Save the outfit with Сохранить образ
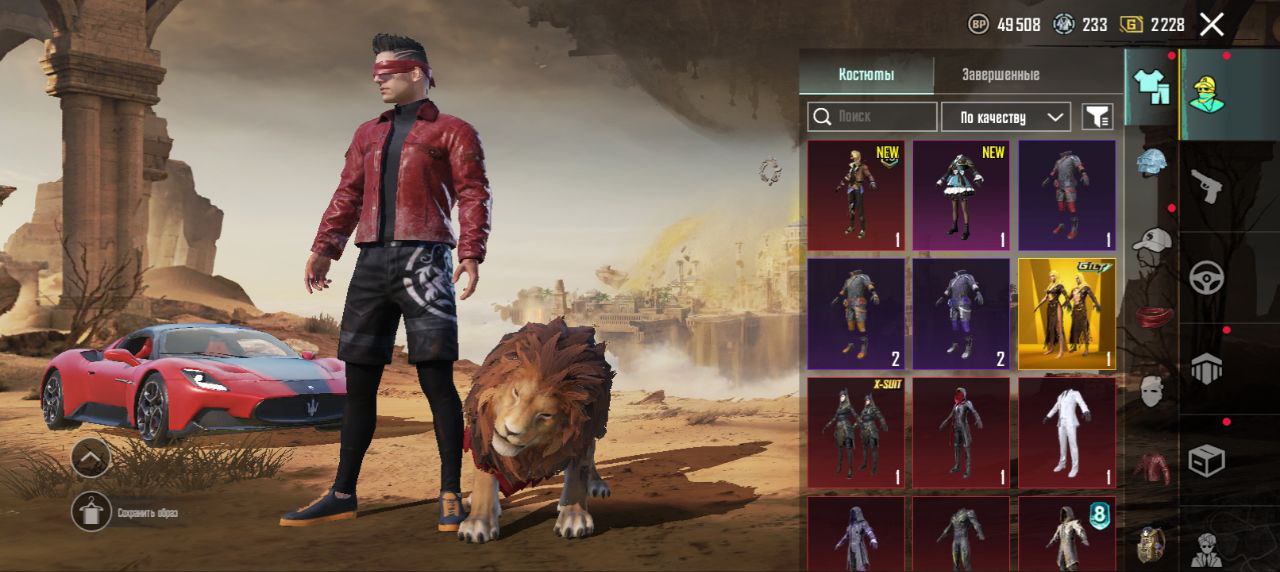1280x572 pixels. [x=91, y=512]
